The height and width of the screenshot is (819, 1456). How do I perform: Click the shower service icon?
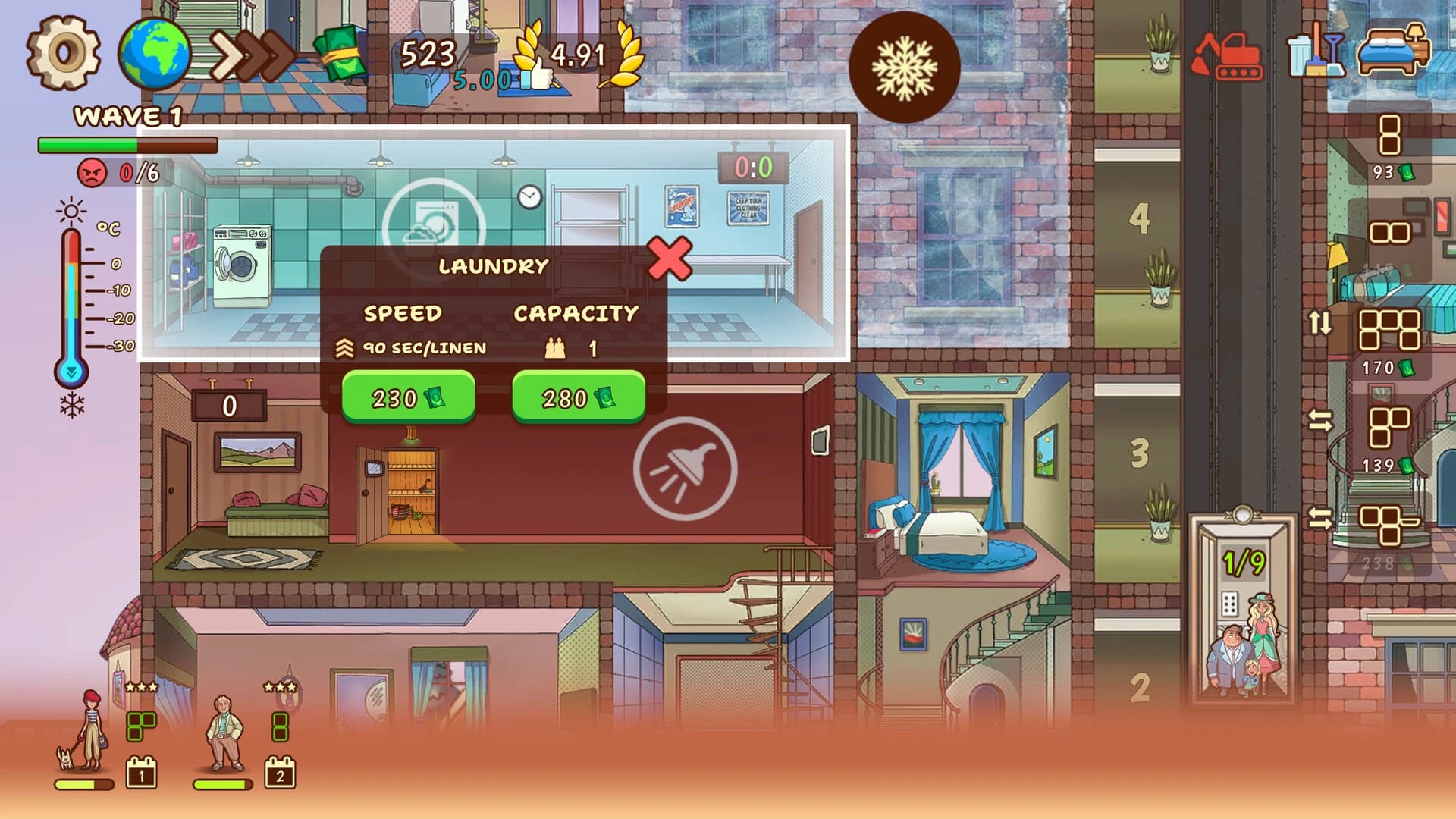pos(685,468)
